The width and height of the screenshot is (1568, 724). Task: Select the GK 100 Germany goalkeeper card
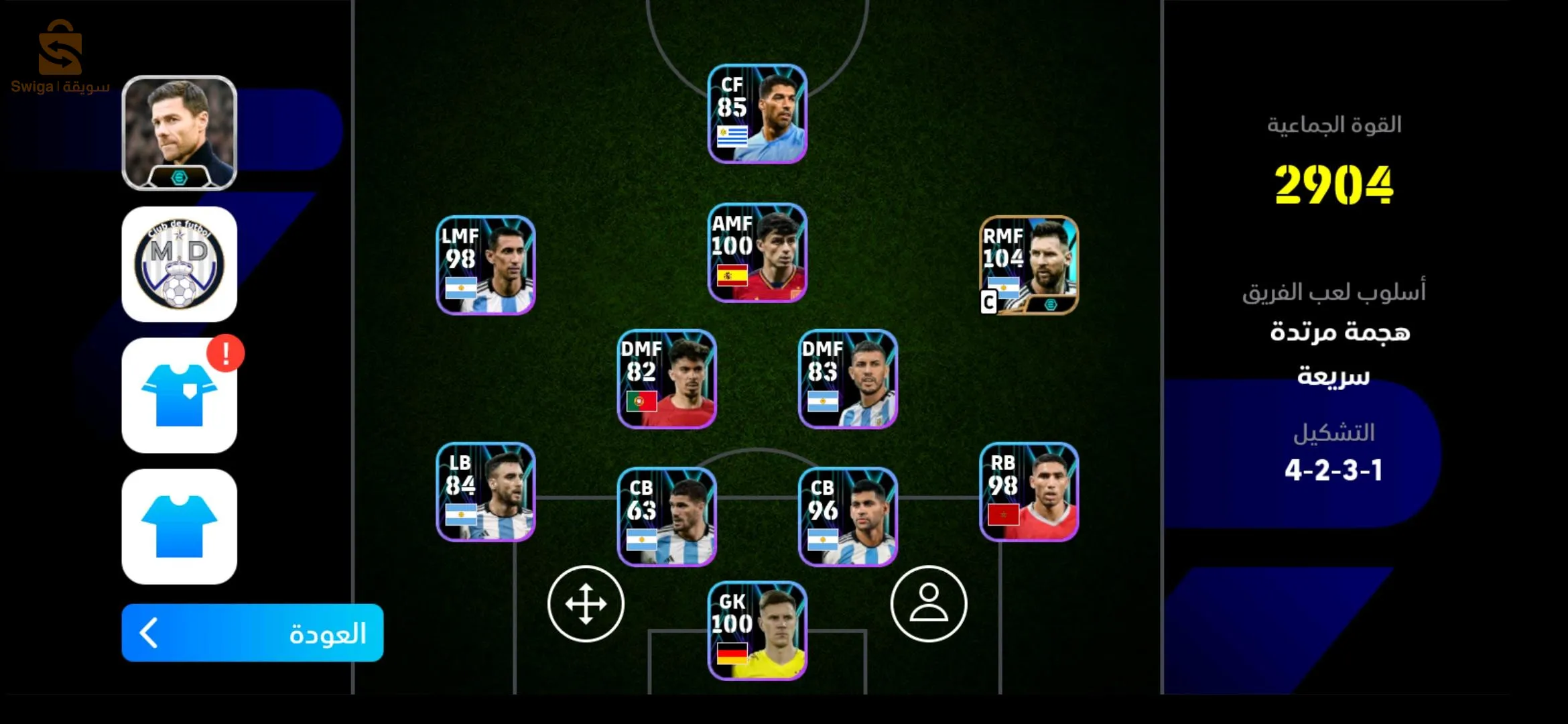pyautogui.click(x=757, y=631)
